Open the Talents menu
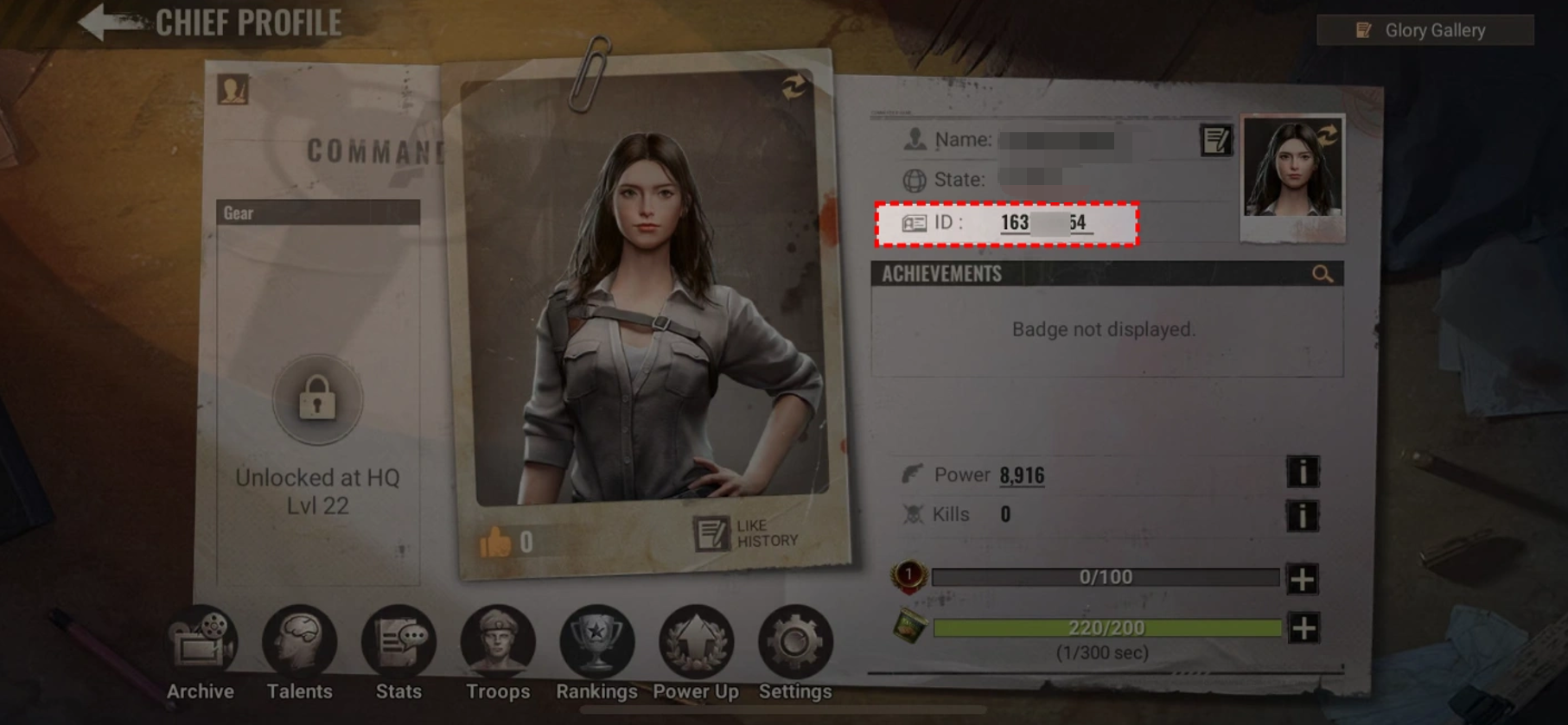The height and width of the screenshot is (725, 1568). coord(299,653)
